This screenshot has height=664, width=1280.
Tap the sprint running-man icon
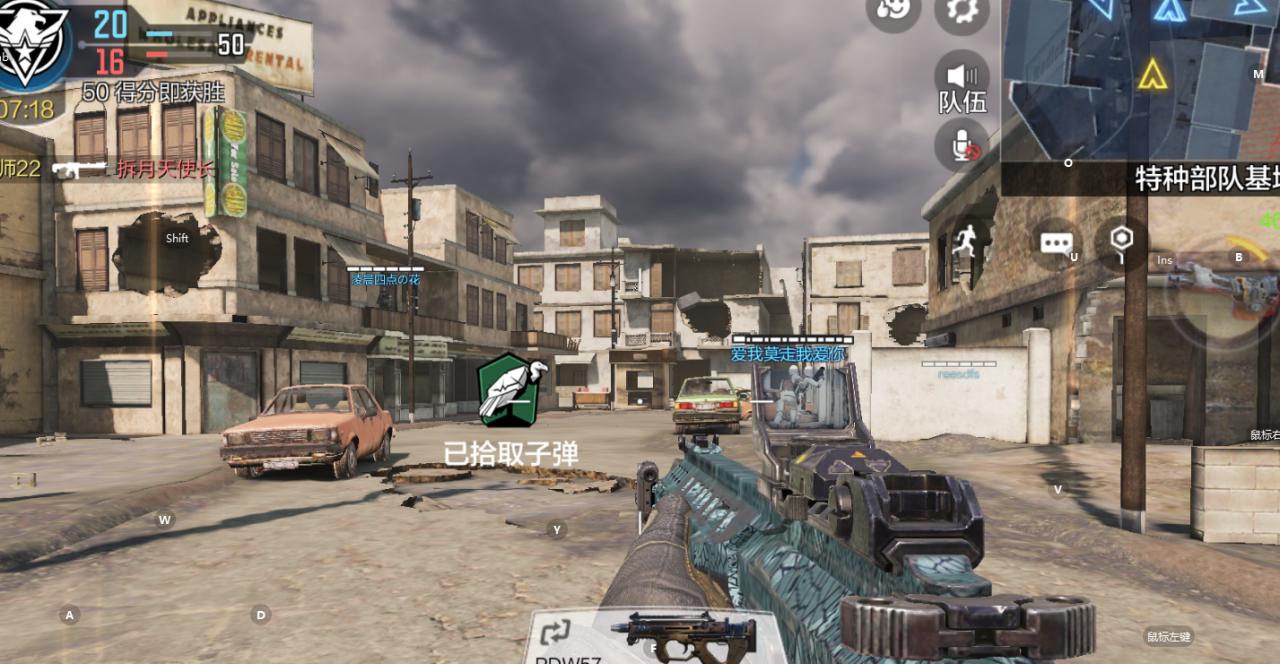click(966, 242)
